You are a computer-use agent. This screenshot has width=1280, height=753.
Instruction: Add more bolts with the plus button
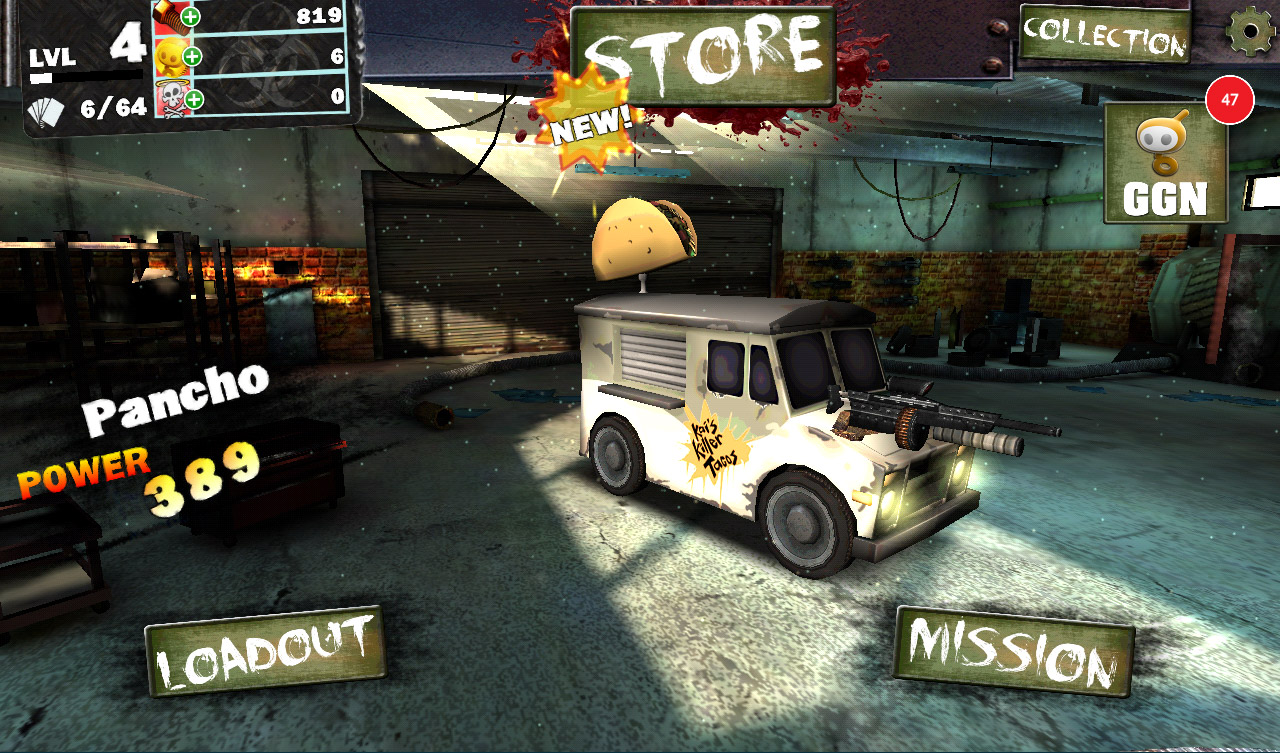tap(191, 17)
